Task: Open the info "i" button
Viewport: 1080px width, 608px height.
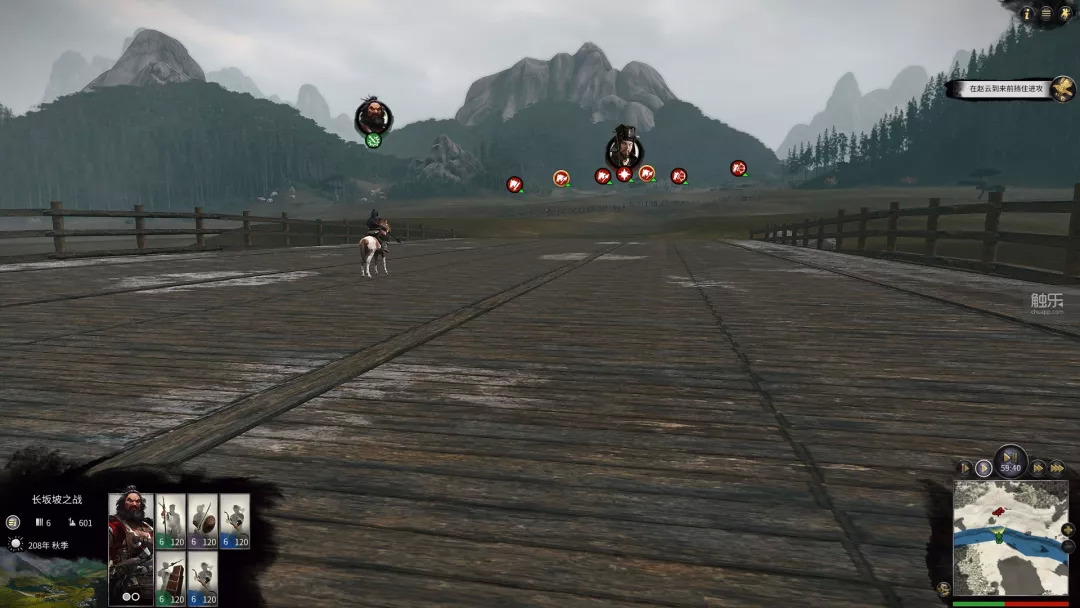Action: (x=1027, y=14)
